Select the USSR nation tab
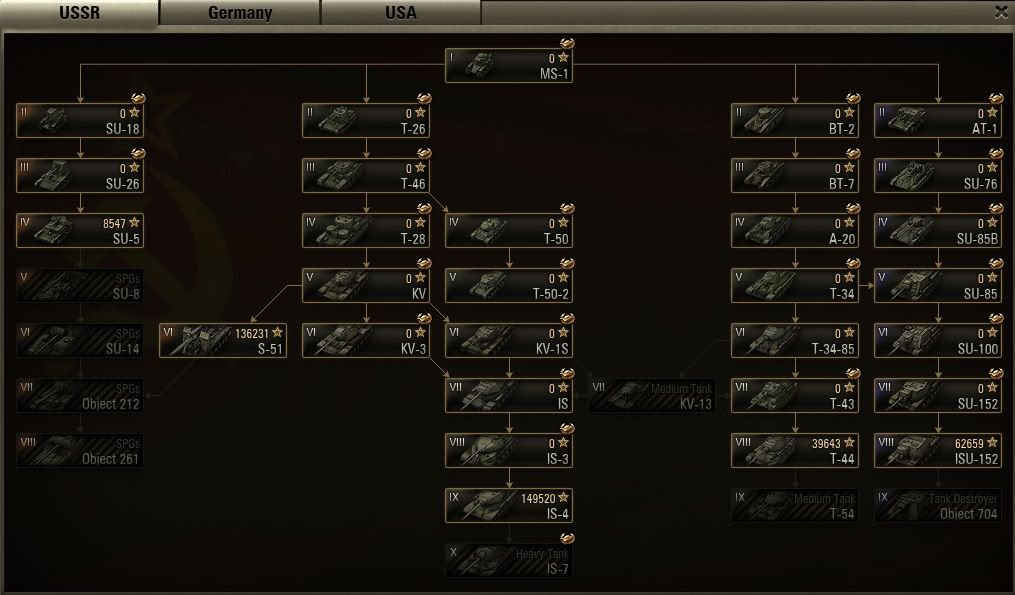 point(79,13)
